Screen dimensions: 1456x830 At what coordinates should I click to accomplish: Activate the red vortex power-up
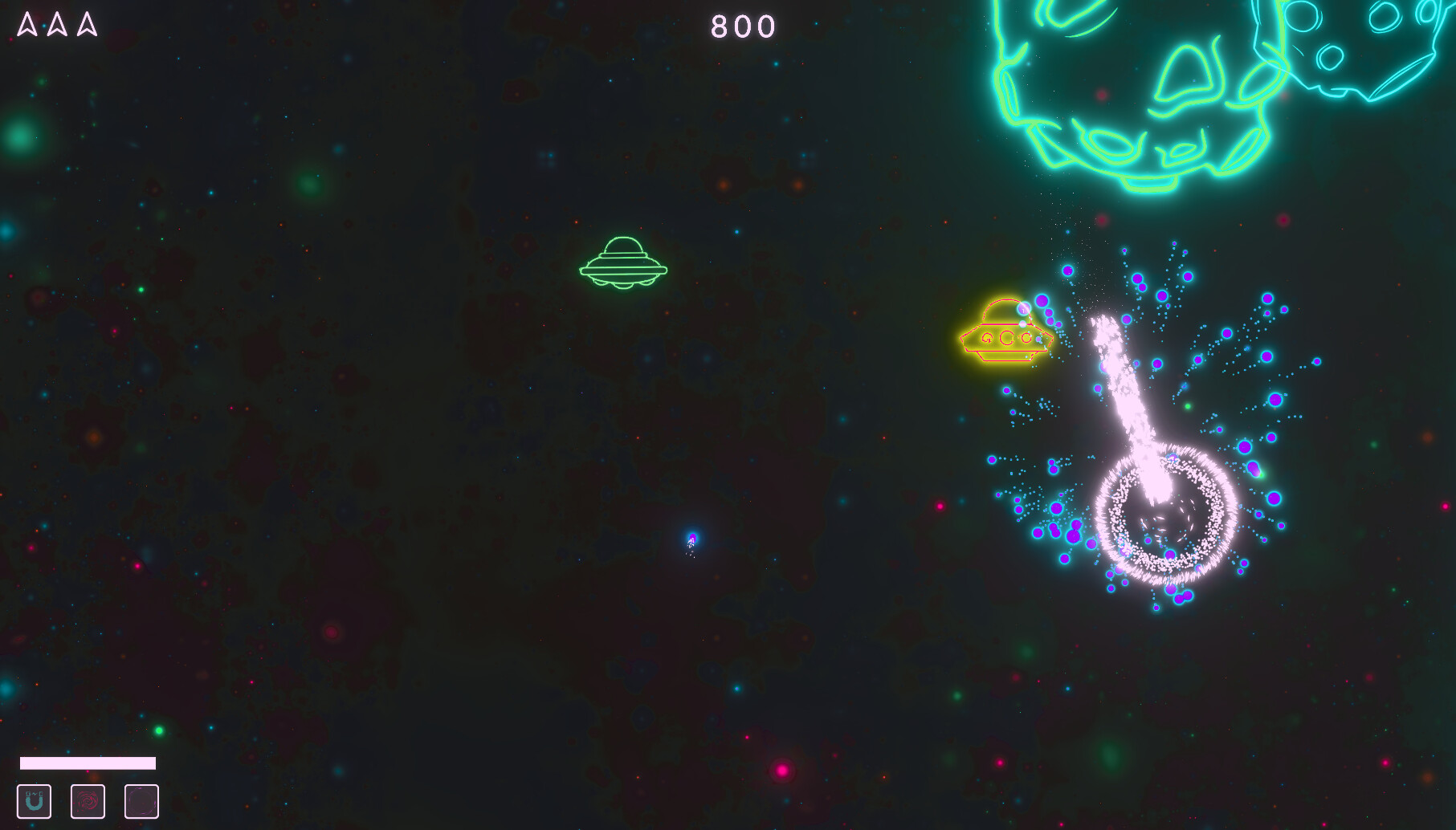(88, 800)
